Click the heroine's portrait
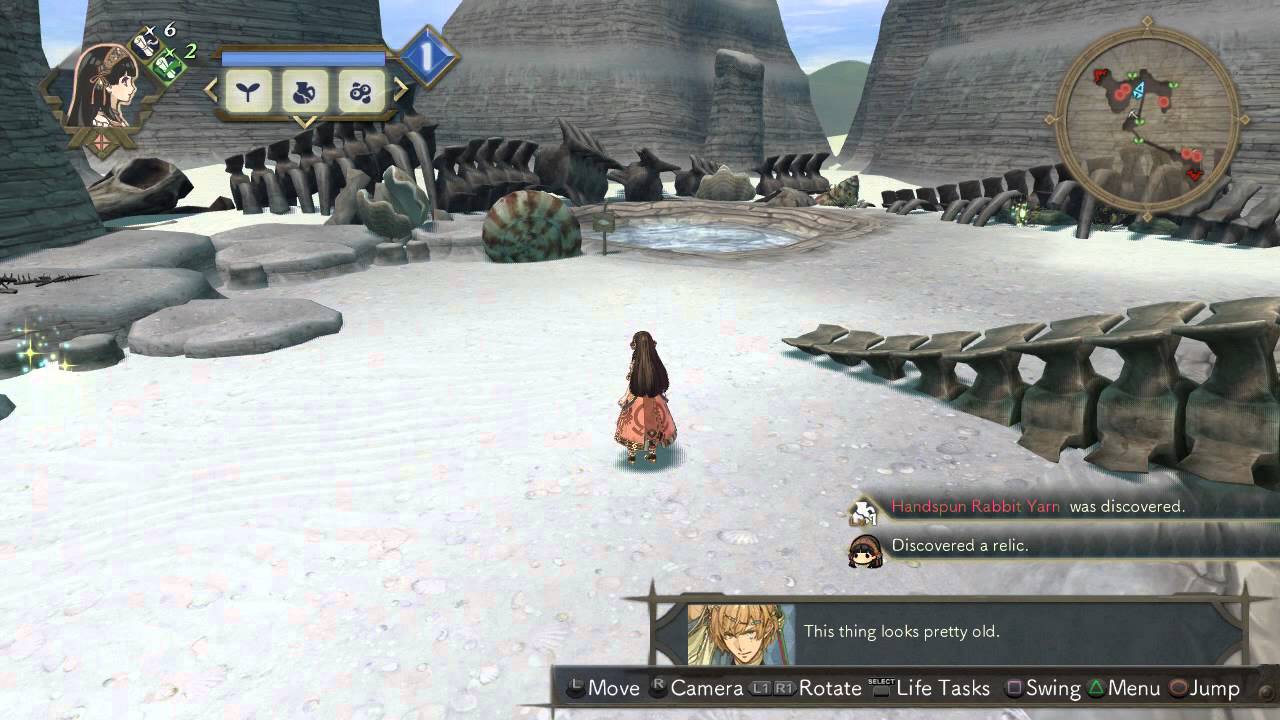1280x720 pixels. click(101, 88)
